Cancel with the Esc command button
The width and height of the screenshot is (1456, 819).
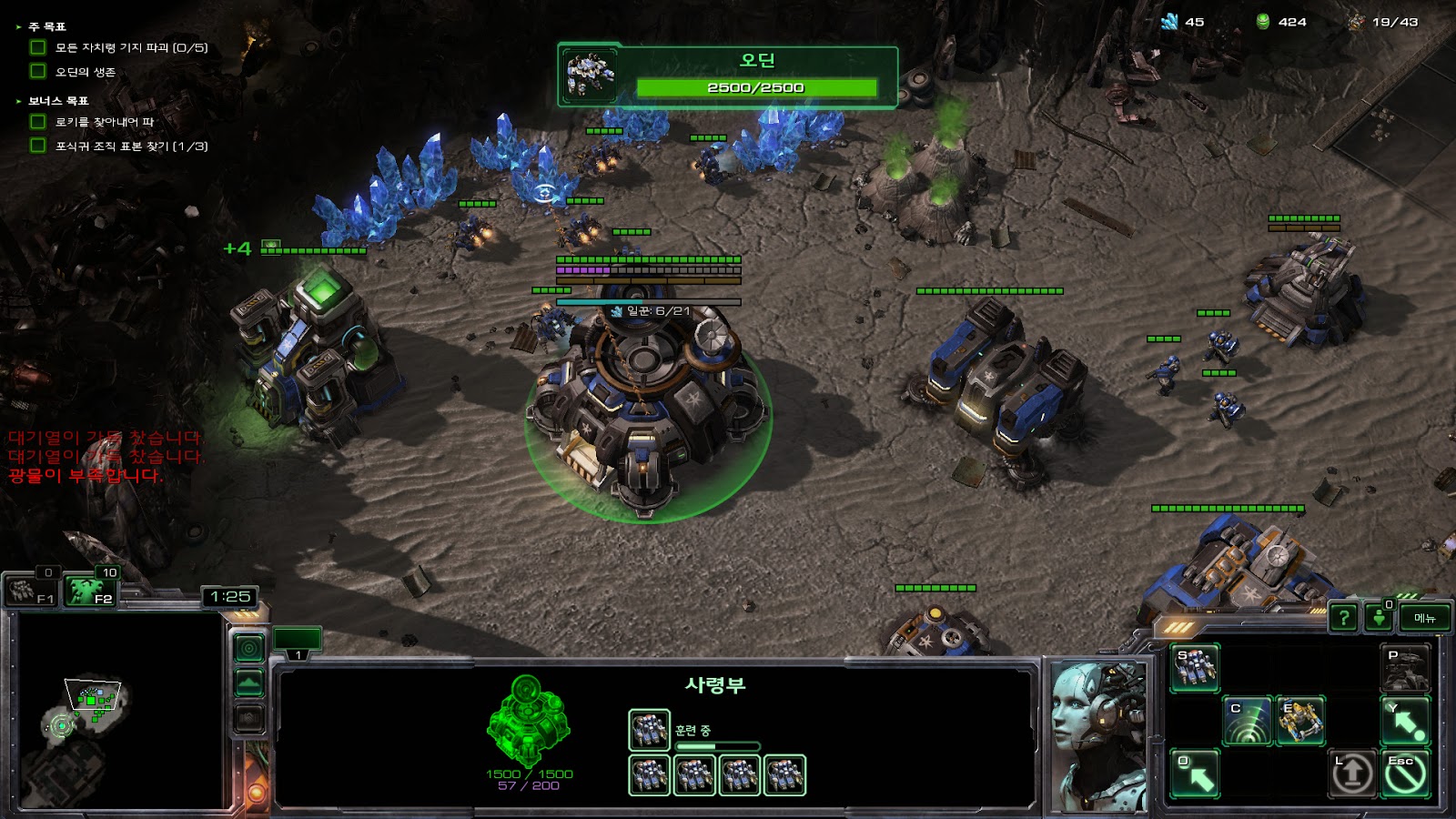[1405, 773]
